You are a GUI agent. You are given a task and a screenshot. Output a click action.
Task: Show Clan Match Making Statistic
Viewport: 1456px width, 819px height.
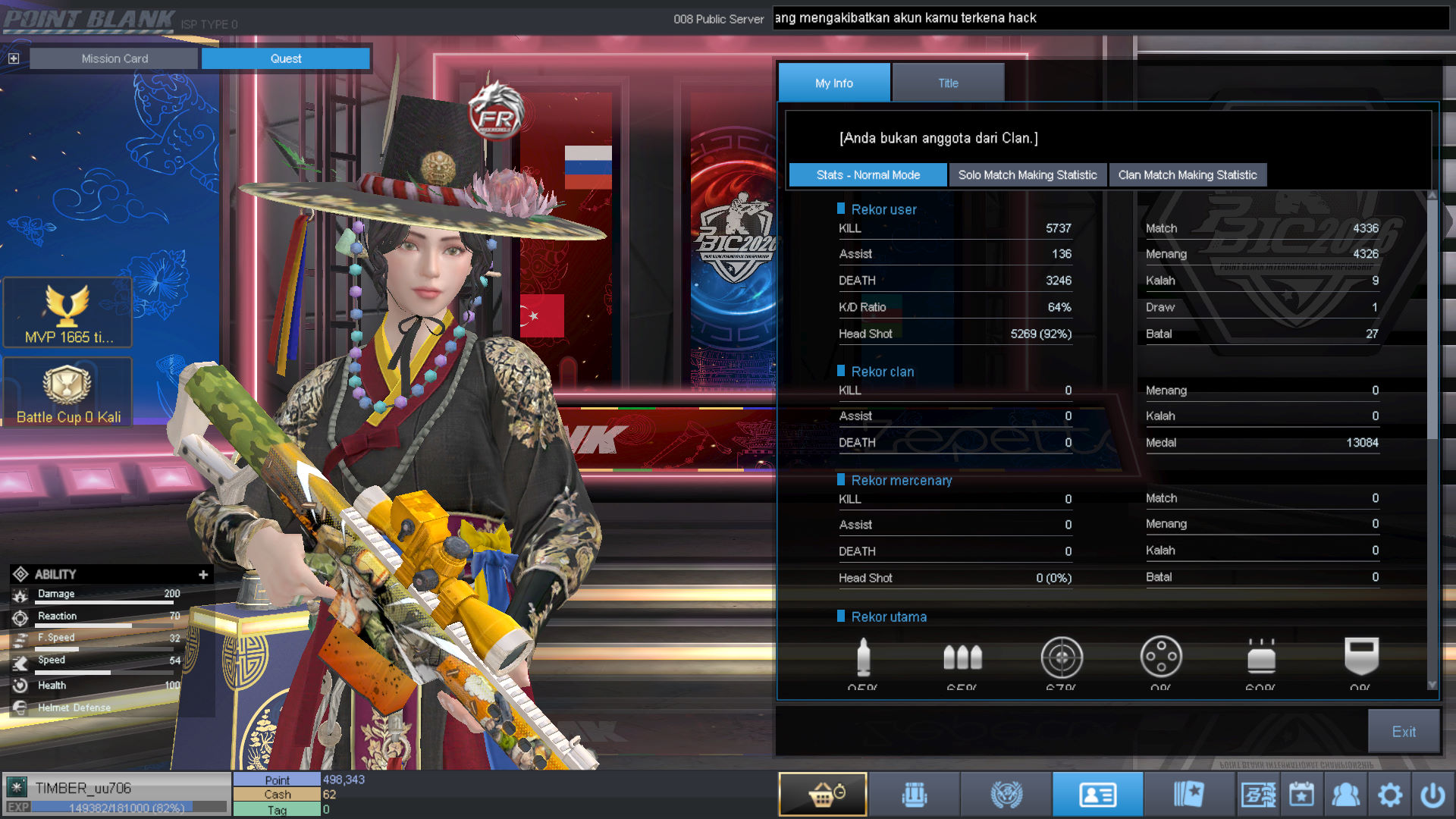1187,174
